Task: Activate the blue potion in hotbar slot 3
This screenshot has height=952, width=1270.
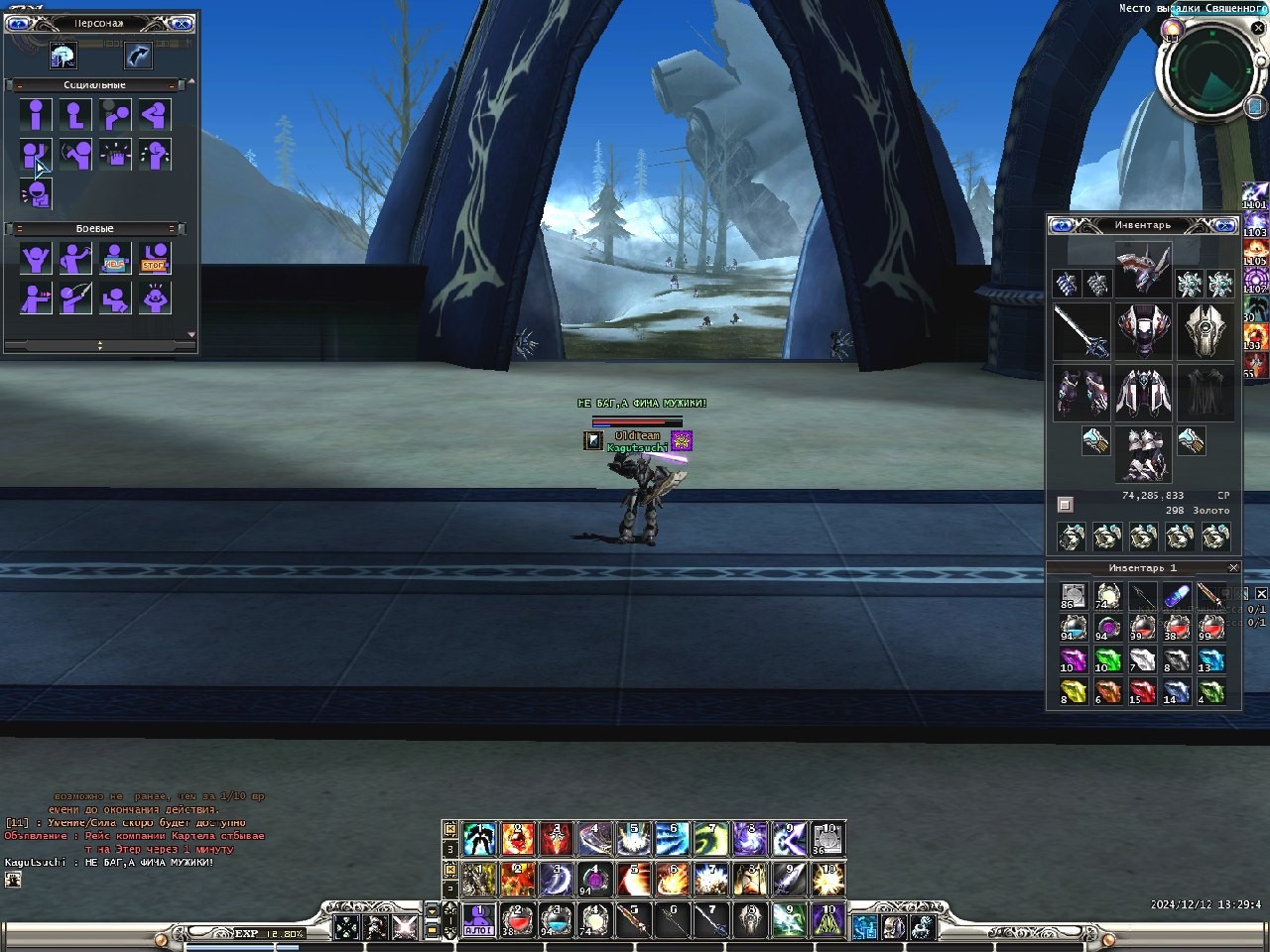Action: point(556,919)
